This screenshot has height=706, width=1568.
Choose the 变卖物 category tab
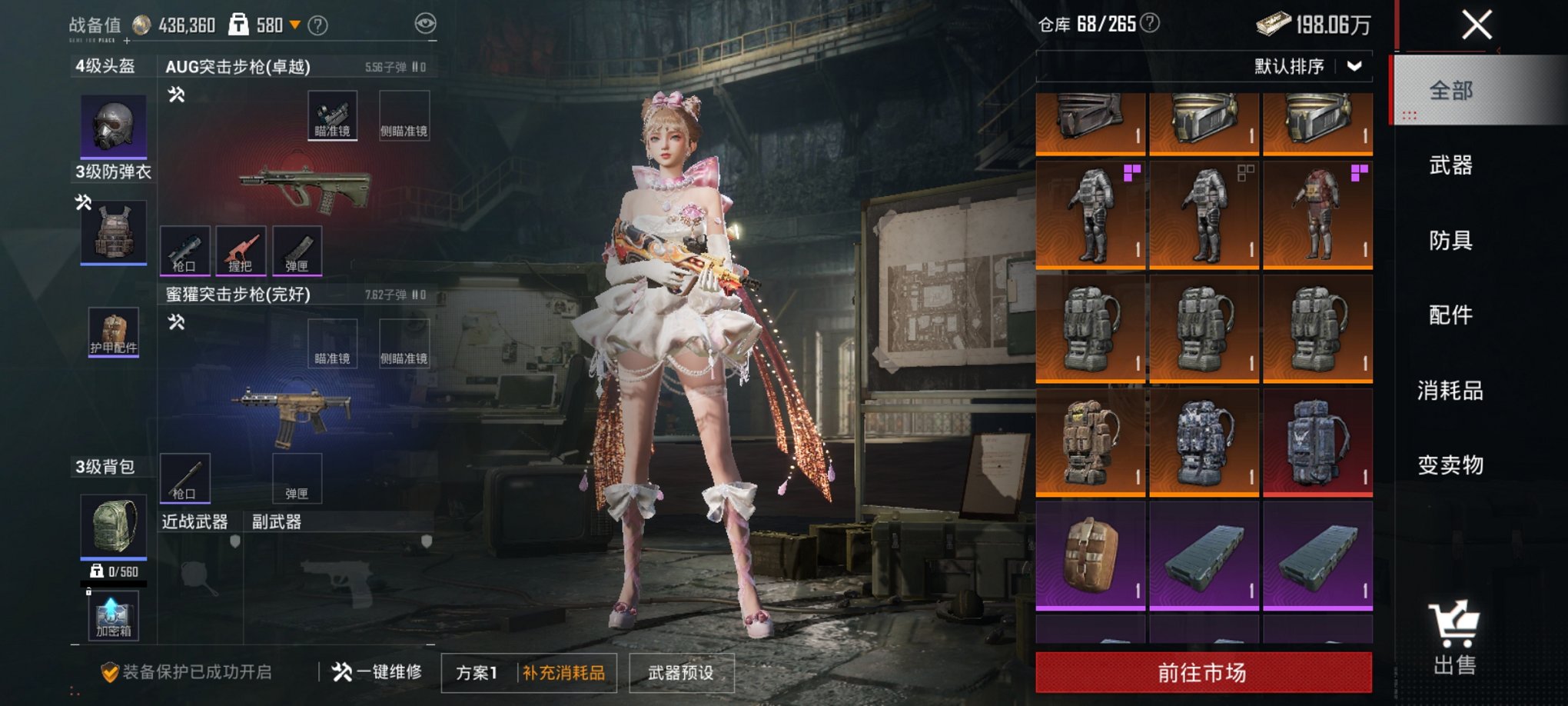tap(1450, 465)
